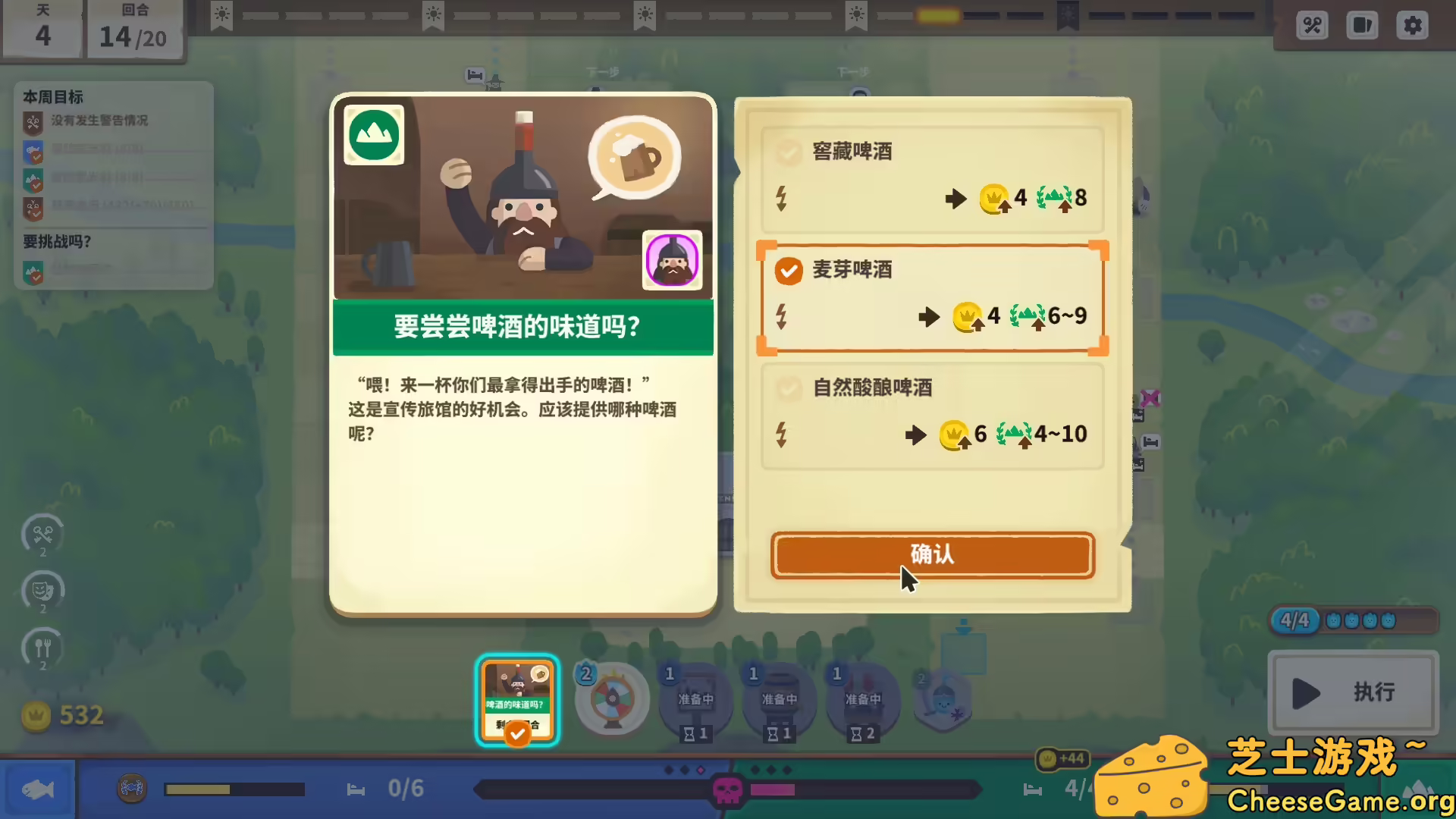The width and height of the screenshot is (1456, 819).
Task: Open the settings gear in the corner
Action: click(1412, 25)
